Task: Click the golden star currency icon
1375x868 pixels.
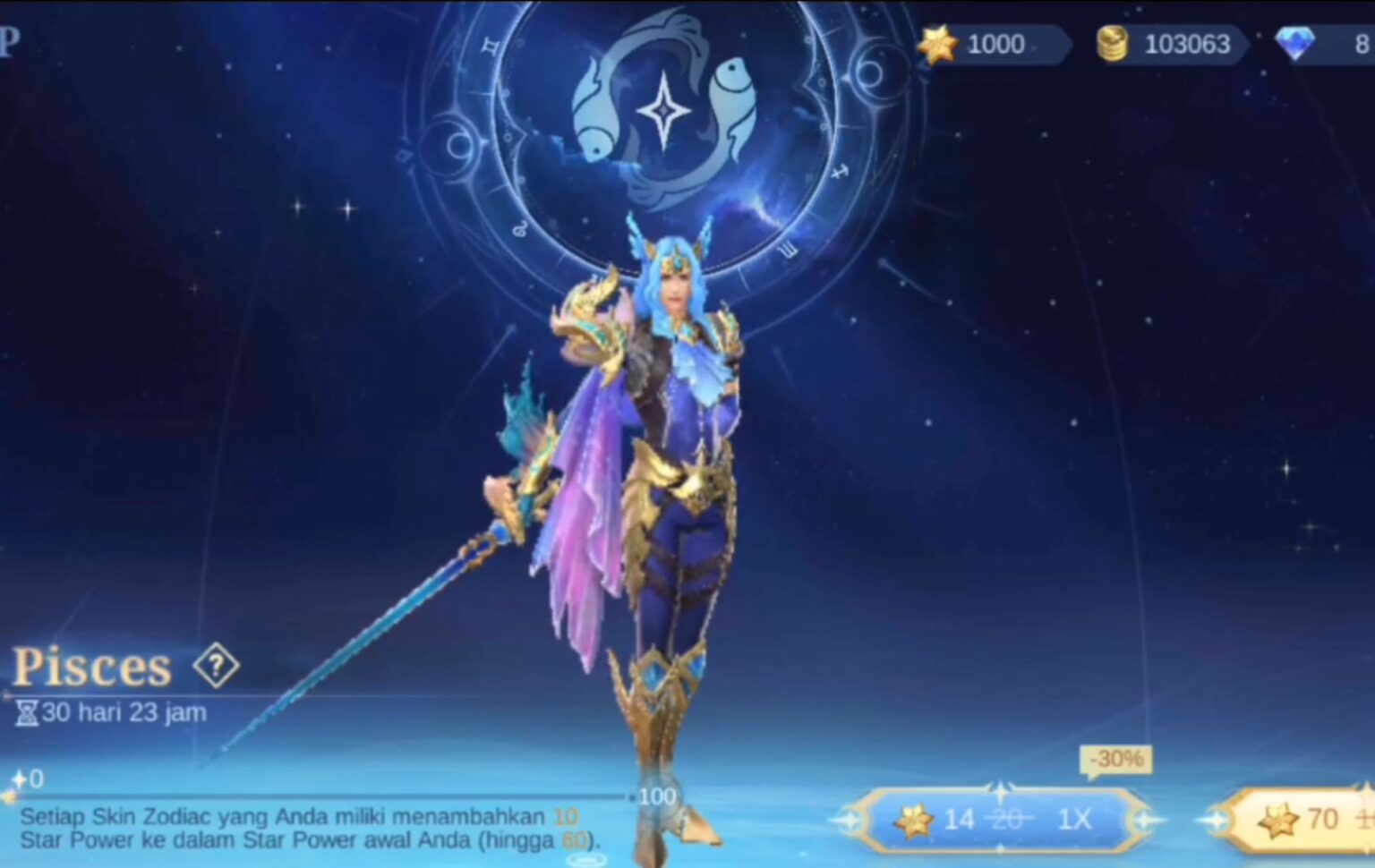Action: tap(936, 45)
